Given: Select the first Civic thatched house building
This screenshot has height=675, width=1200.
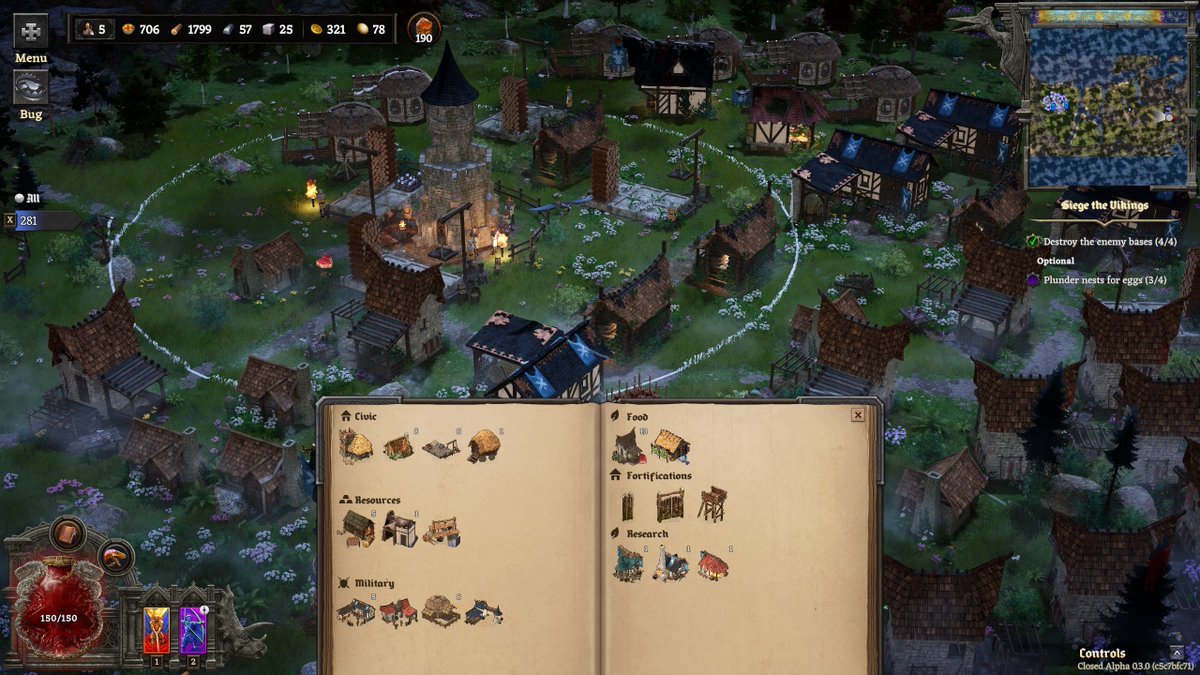Looking at the screenshot, I should pos(355,445).
